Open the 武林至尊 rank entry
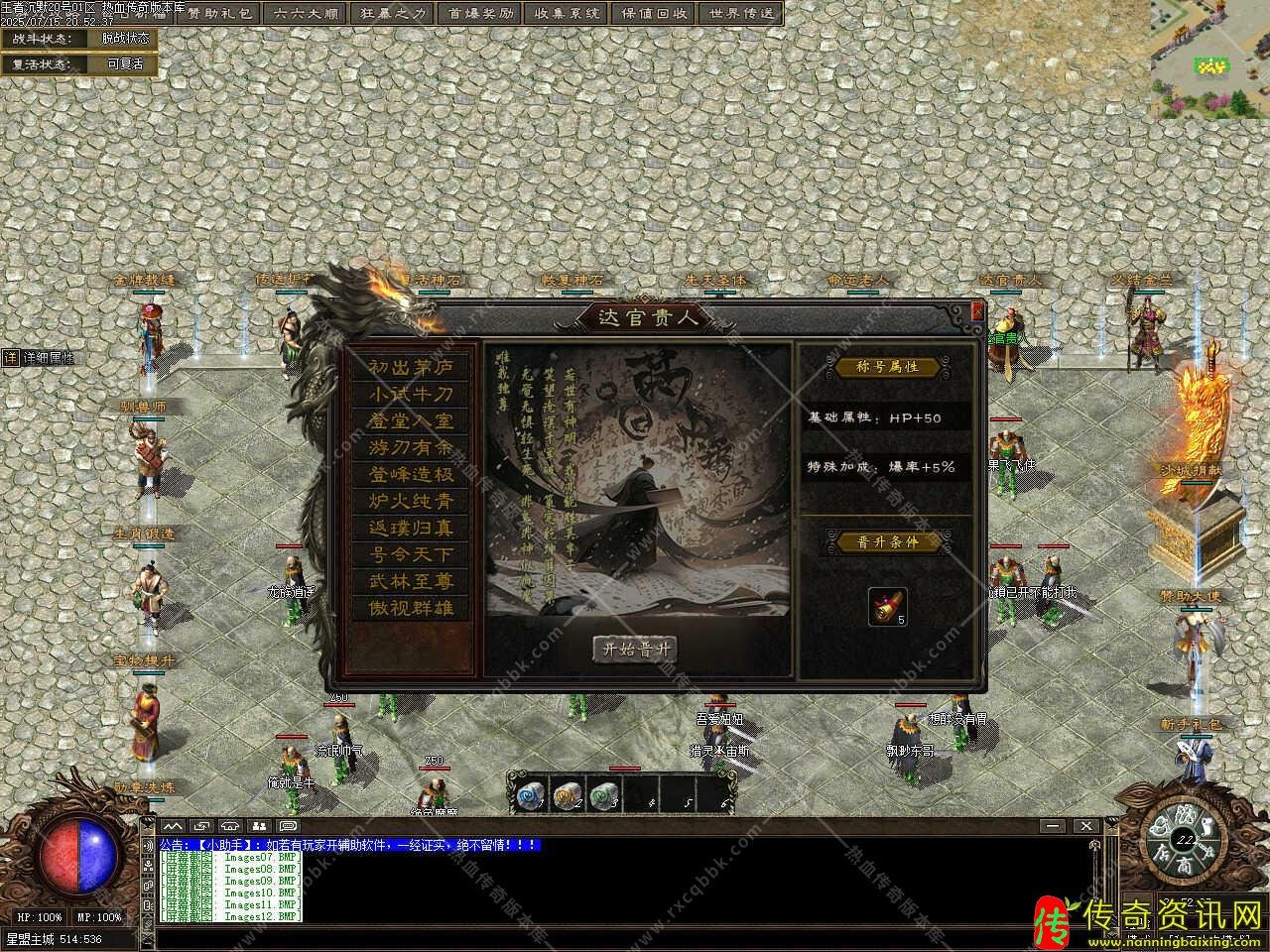1270x952 pixels. (x=411, y=581)
